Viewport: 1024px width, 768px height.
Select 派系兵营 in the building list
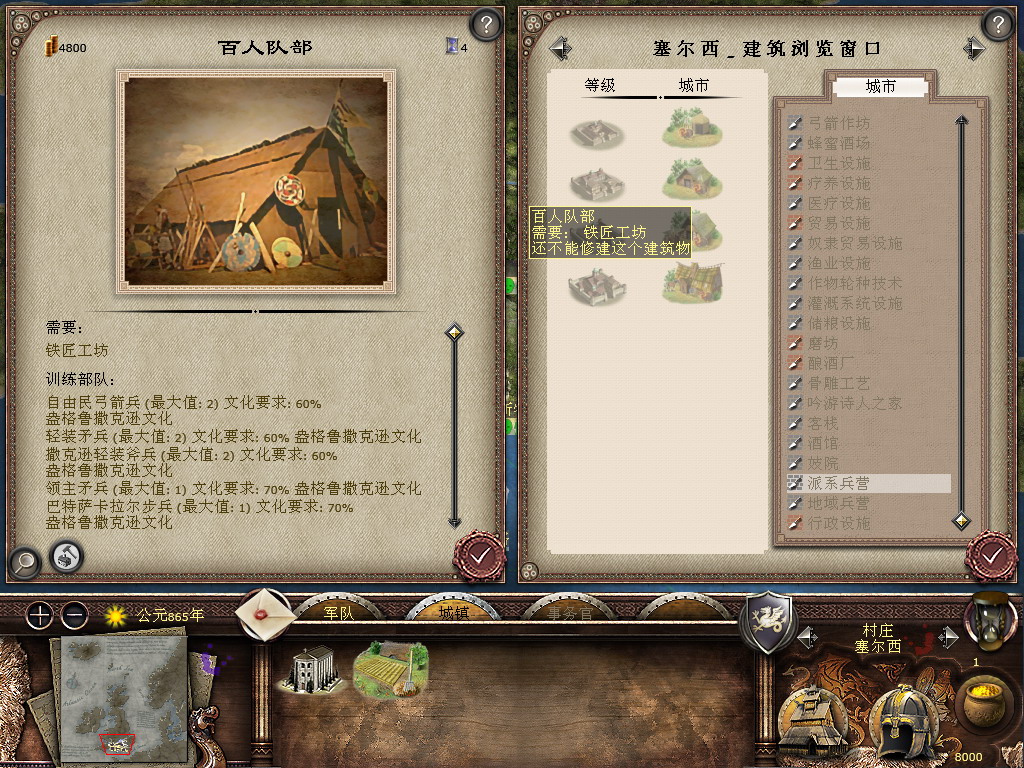[839, 483]
